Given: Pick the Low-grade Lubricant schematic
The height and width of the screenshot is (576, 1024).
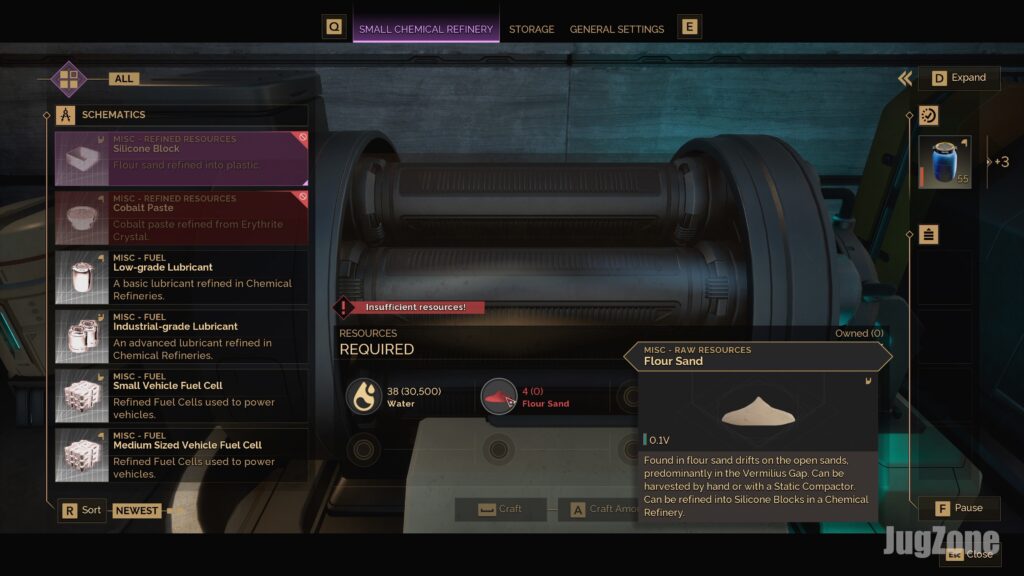Looking at the screenshot, I should [181, 277].
